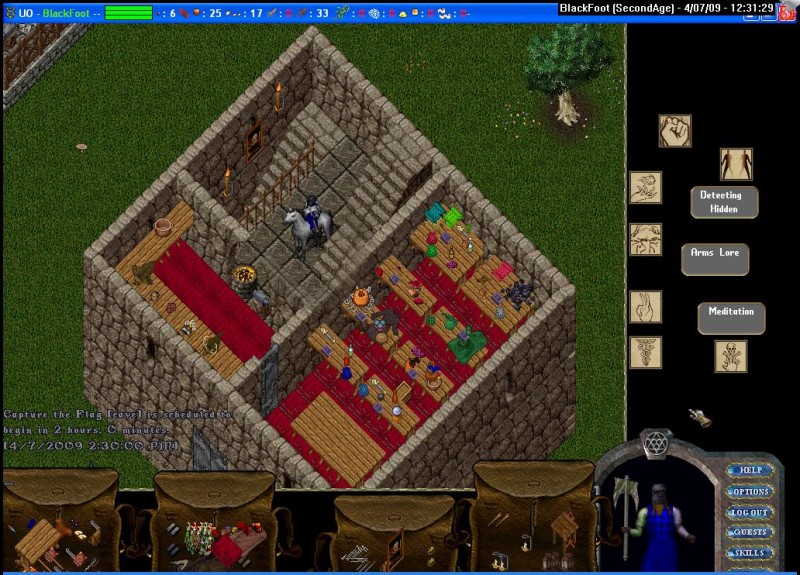
Task: Activate the clenched fist spell icon
Action: pyautogui.click(x=675, y=131)
